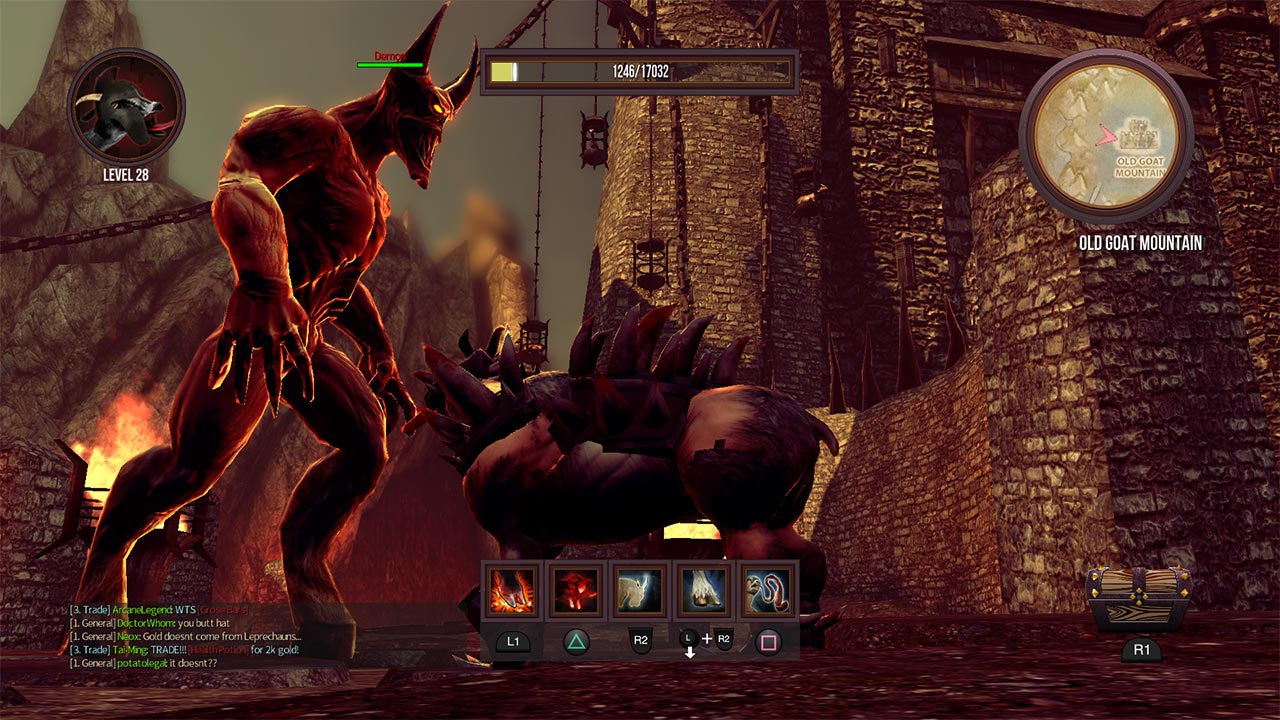Open the goat character portrait
The image size is (1280, 720).
pos(127,107)
